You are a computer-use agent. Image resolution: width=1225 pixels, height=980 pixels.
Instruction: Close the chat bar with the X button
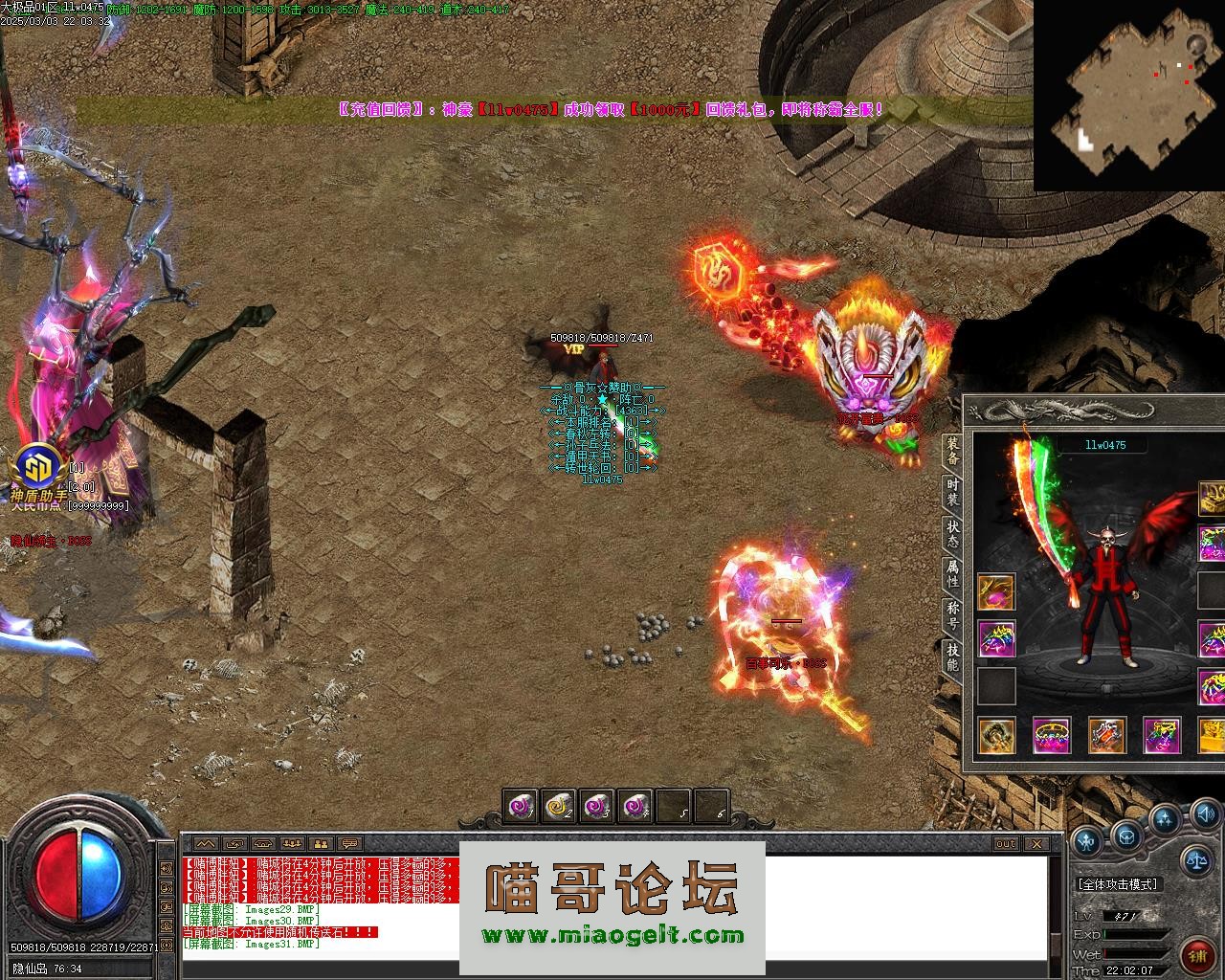click(x=1036, y=843)
